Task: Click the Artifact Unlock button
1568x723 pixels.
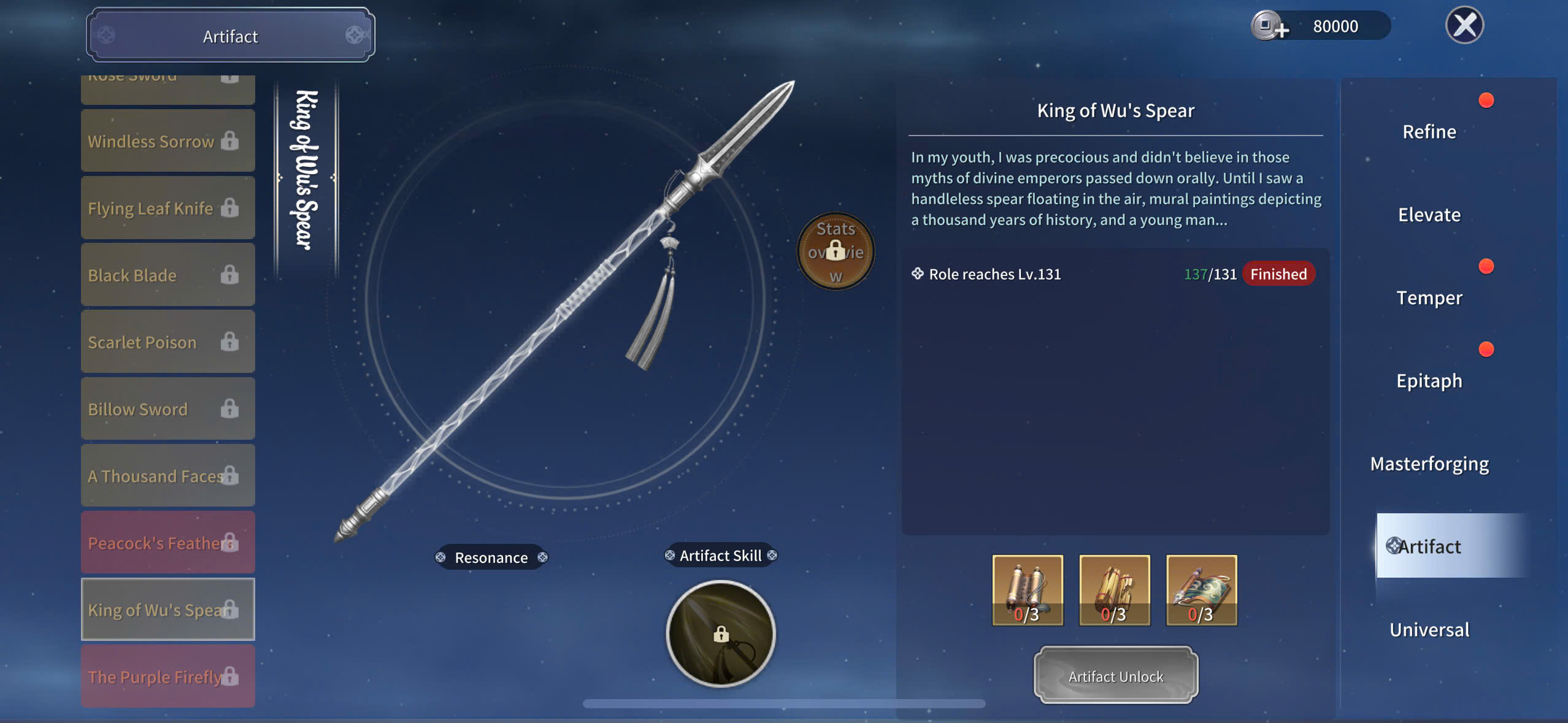Action: pyautogui.click(x=1115, y=676)
